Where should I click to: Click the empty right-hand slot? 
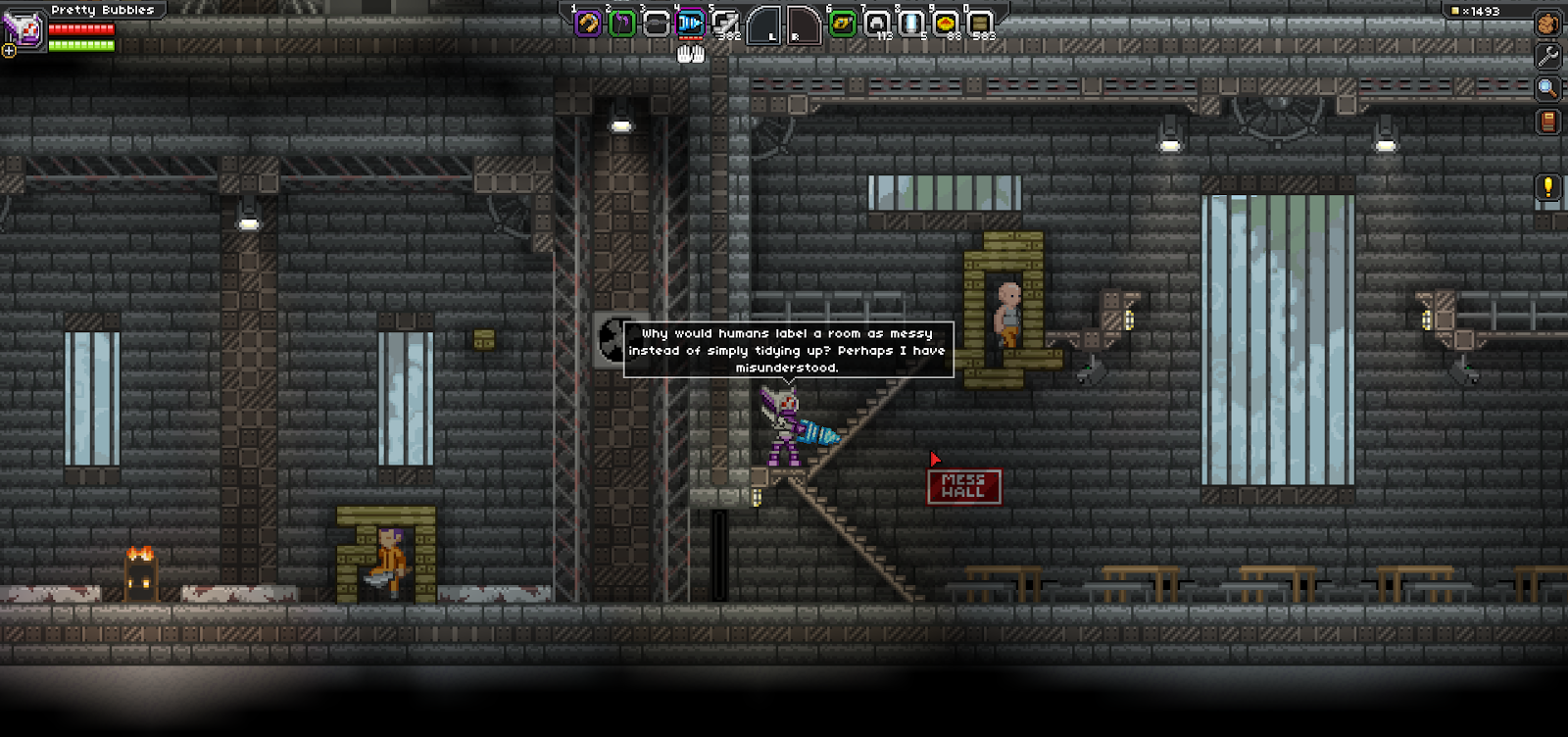coord(803,25)
